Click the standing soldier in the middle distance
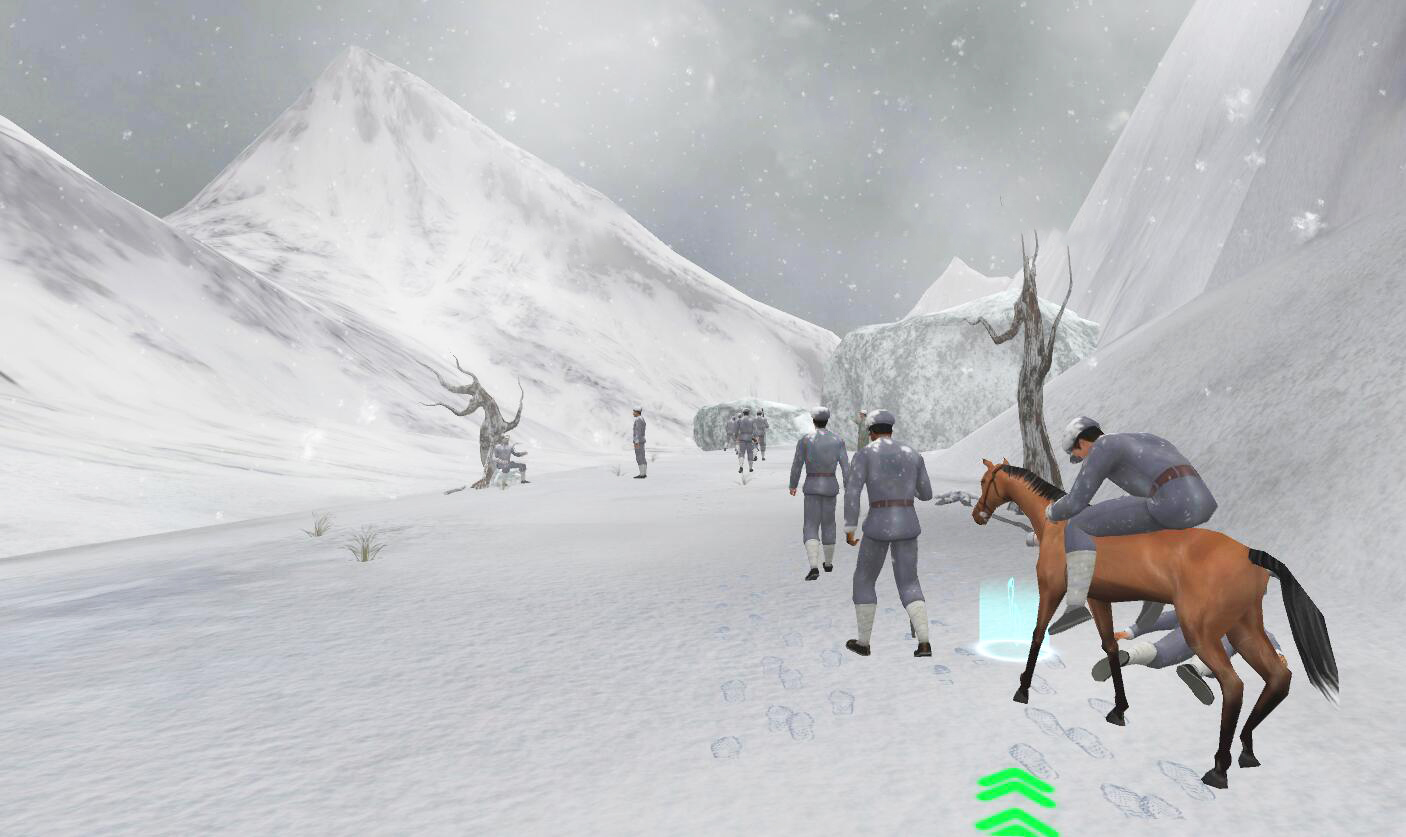This screenshot has width=1406, height=837. click(638, 440)
